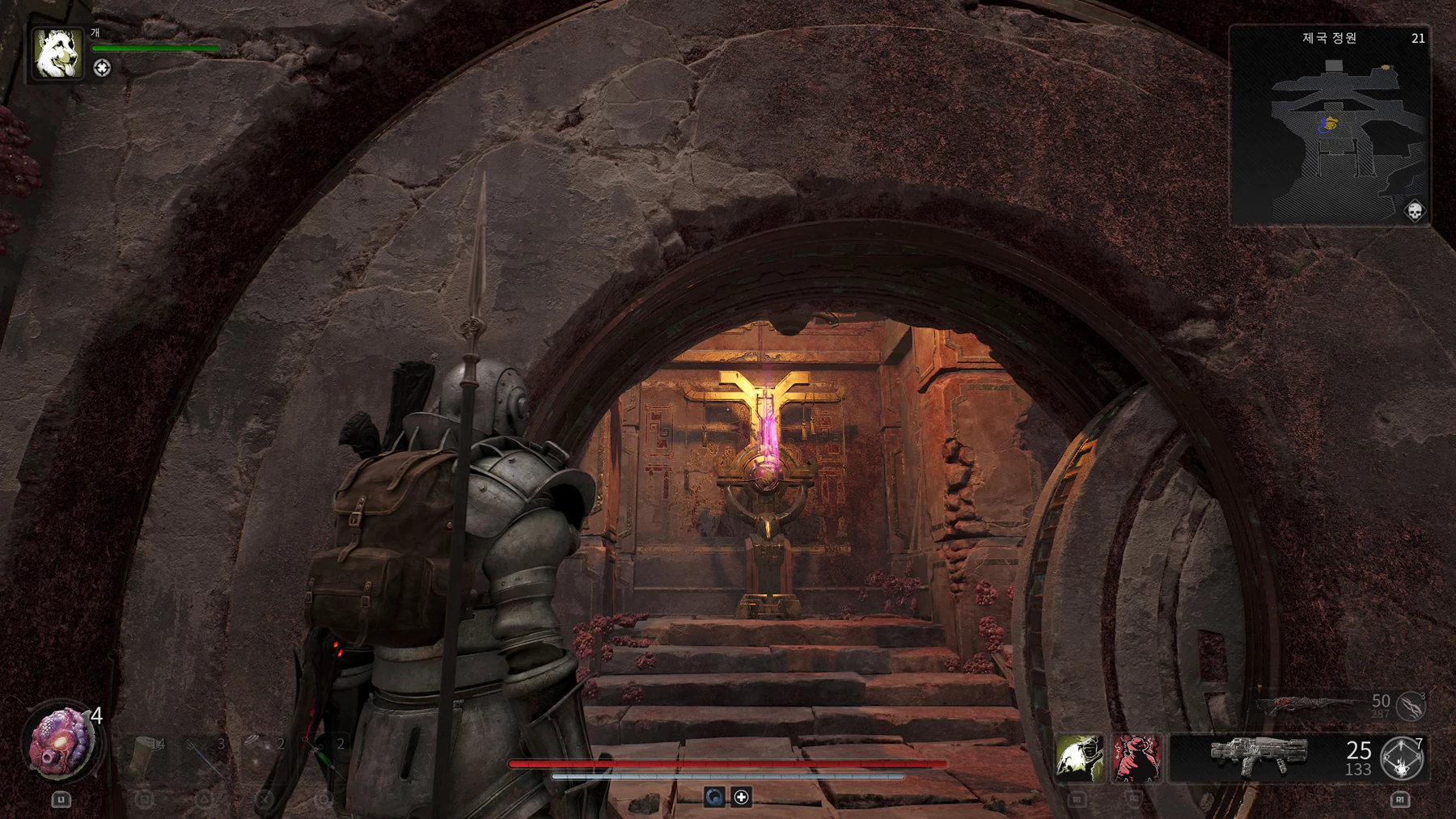This screenshot has width=1456, height=819.
Task: Click the dog companion portrait
Action: pos(57,53)
